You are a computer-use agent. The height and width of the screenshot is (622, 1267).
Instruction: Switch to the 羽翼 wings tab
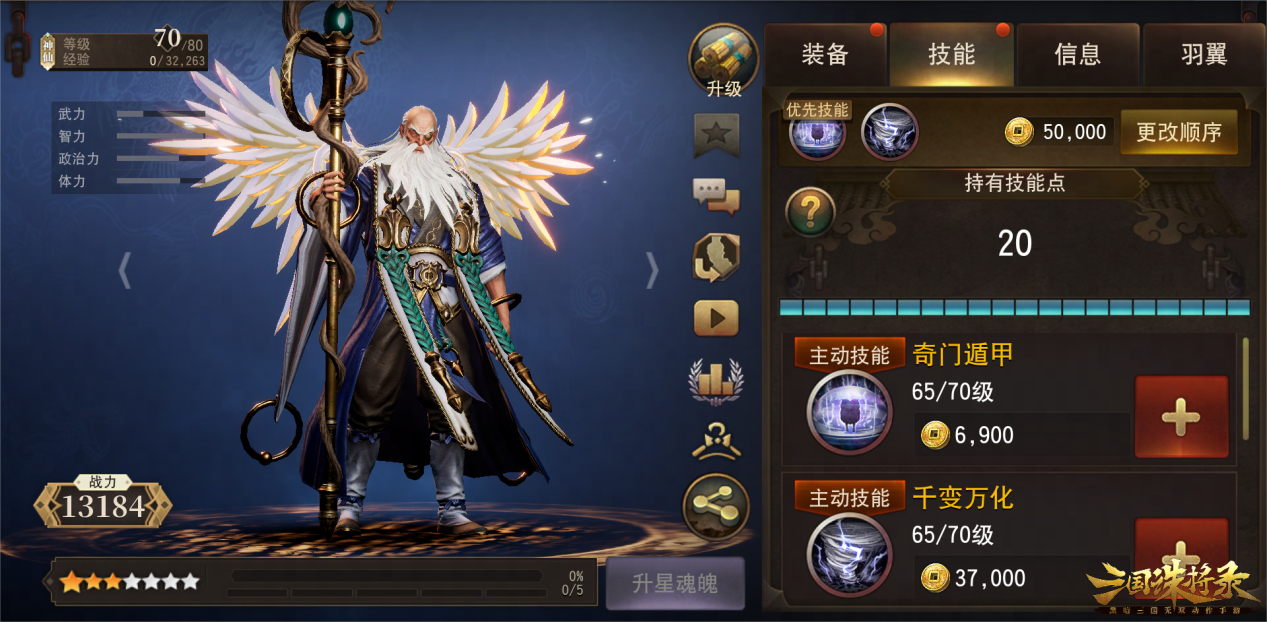1203,55
